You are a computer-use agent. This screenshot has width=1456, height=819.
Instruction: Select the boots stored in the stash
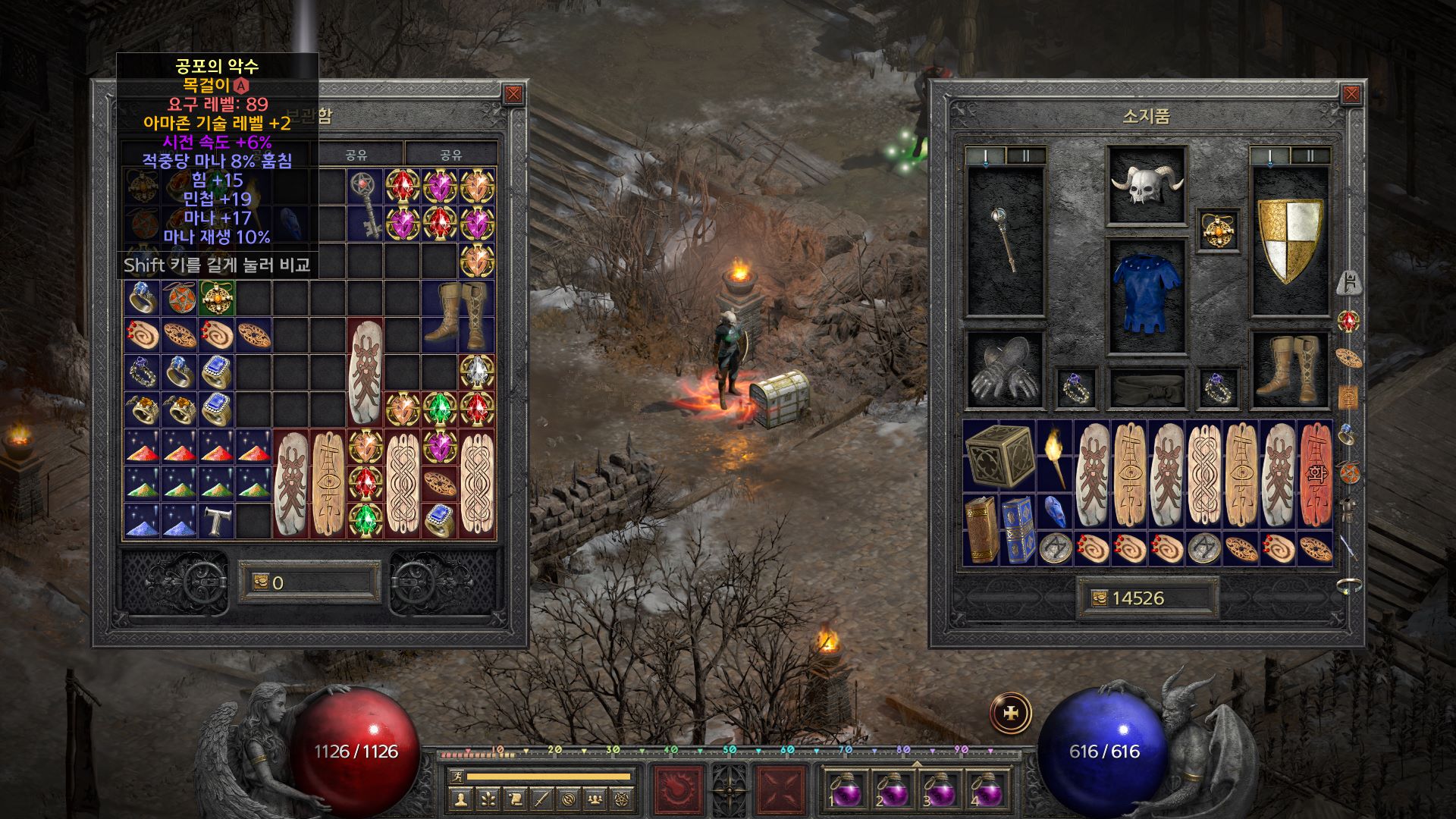(457, 315)
